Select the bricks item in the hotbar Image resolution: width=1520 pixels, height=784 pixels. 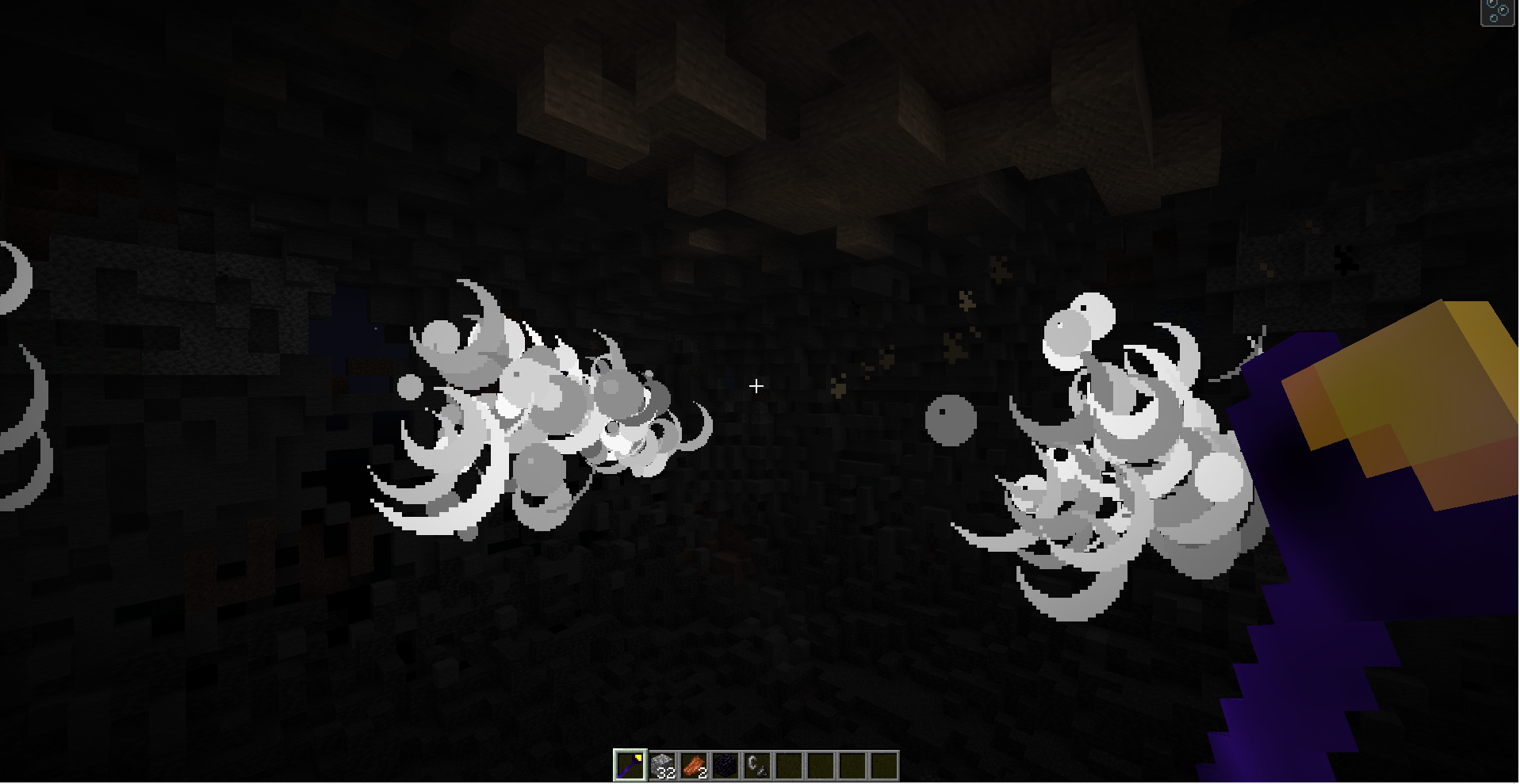[x=693, y=761]
